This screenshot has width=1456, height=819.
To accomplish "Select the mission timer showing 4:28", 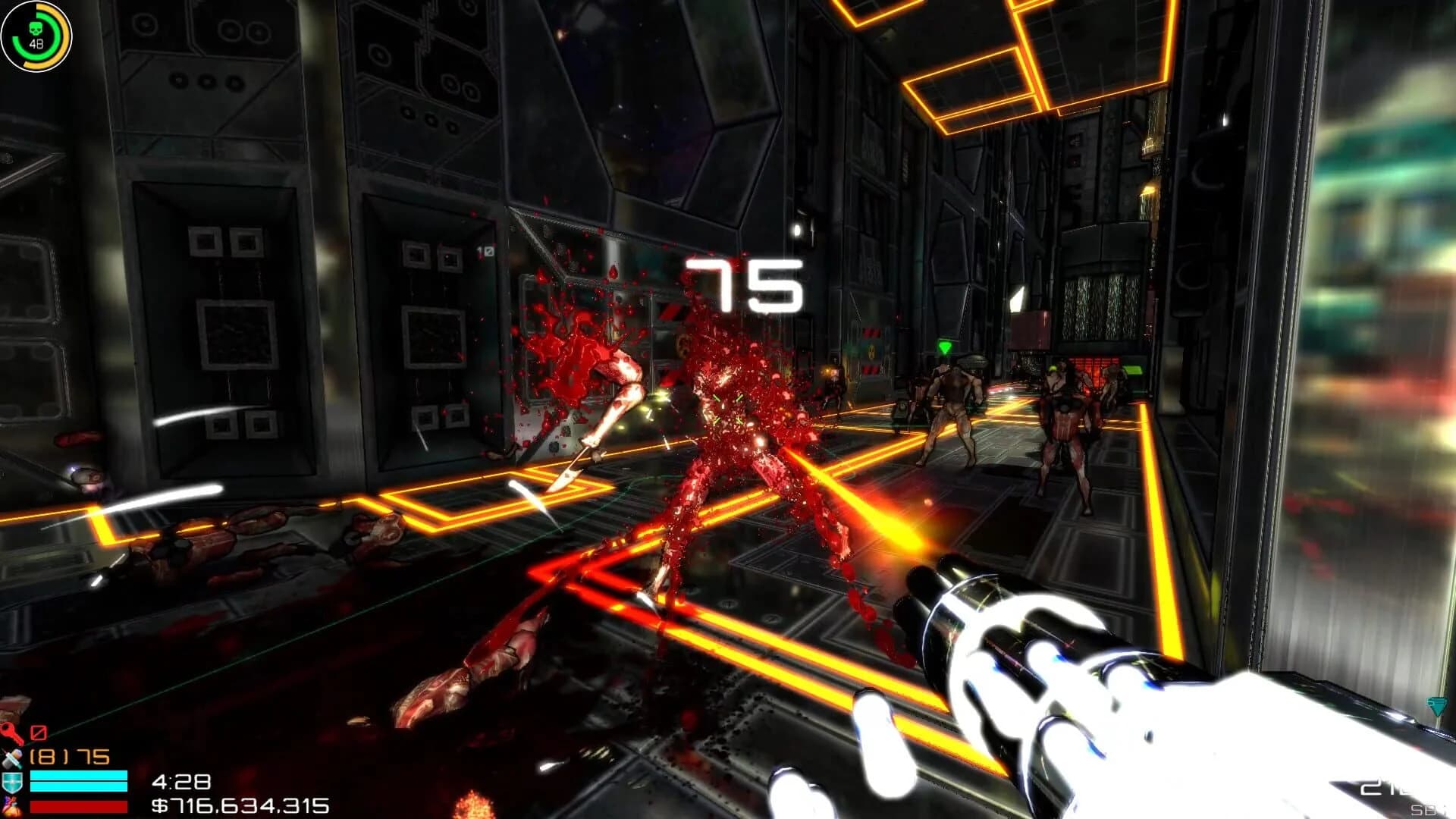I will [182, 781].
